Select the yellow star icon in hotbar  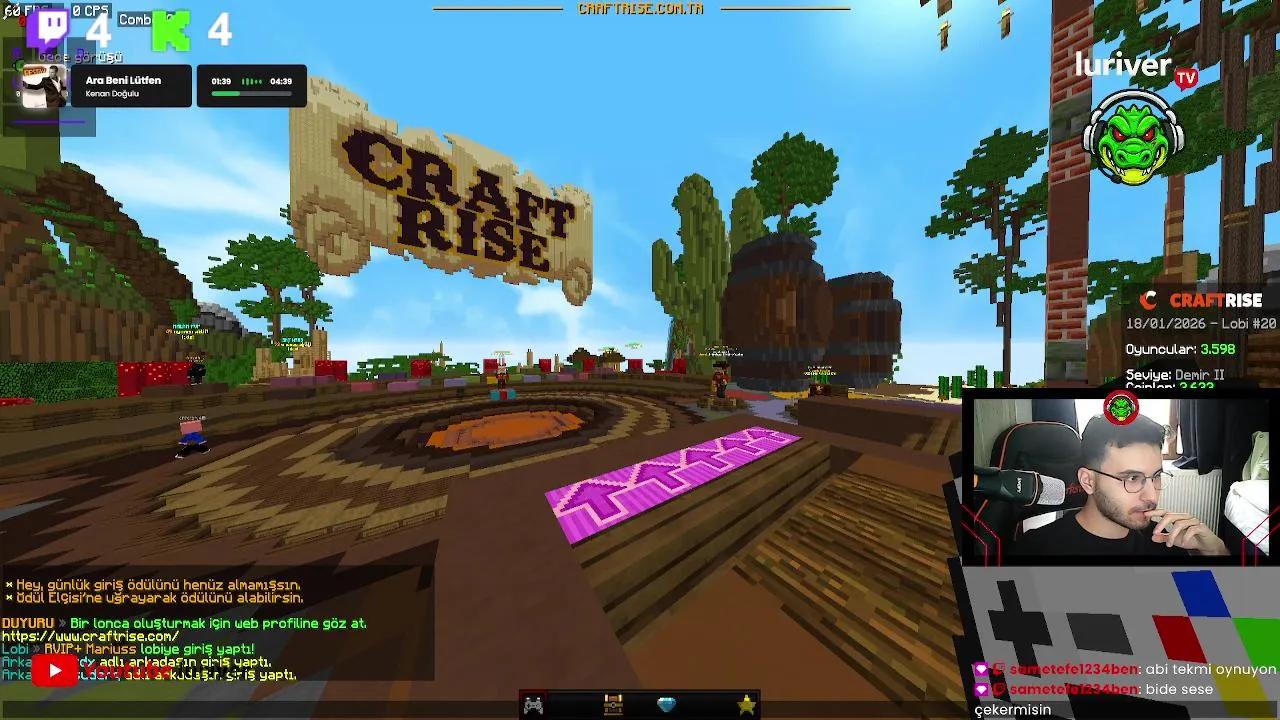coord(745,705)
